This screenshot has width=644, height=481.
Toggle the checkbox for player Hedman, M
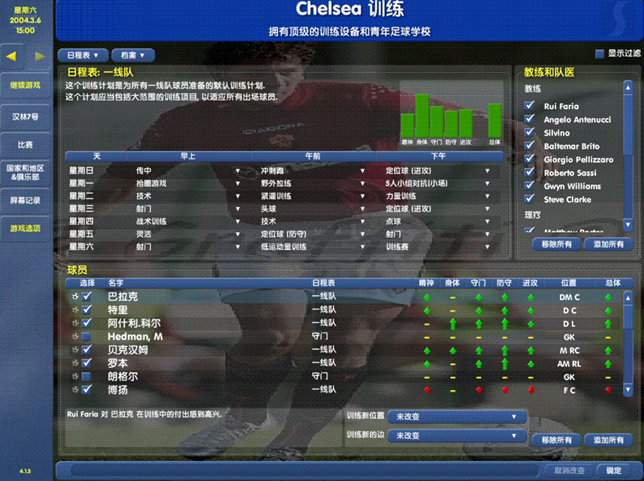coord(87,337)
